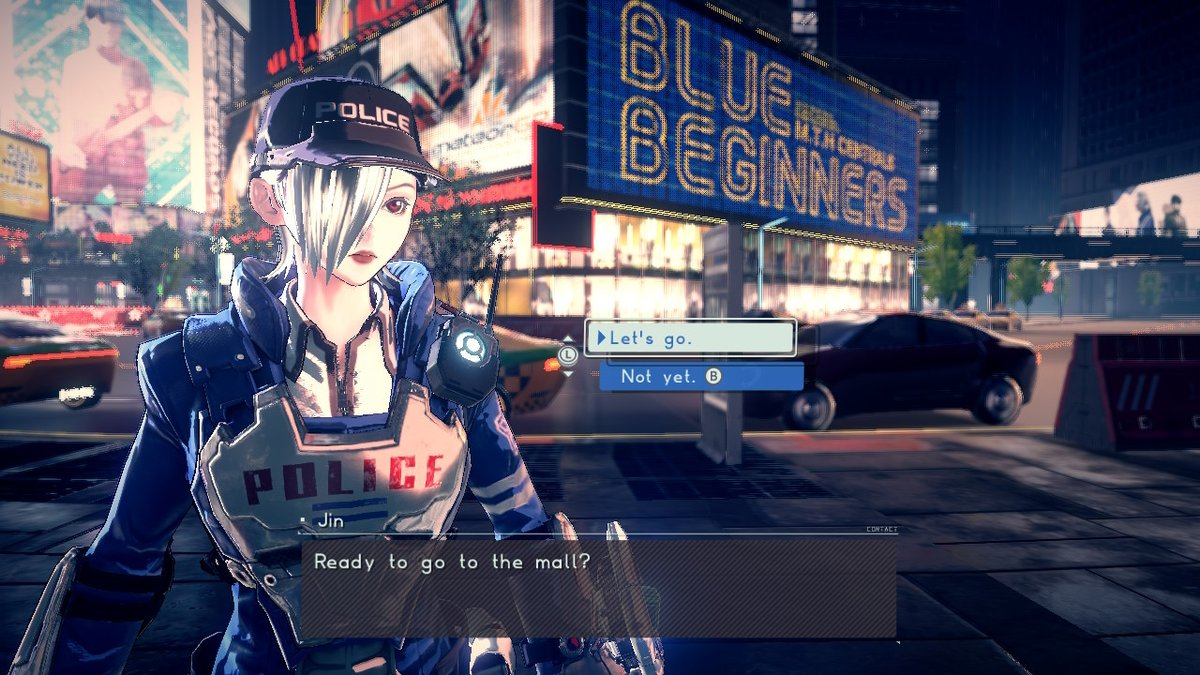Choose the "Let's go." dialogue option

coord(690,338)
